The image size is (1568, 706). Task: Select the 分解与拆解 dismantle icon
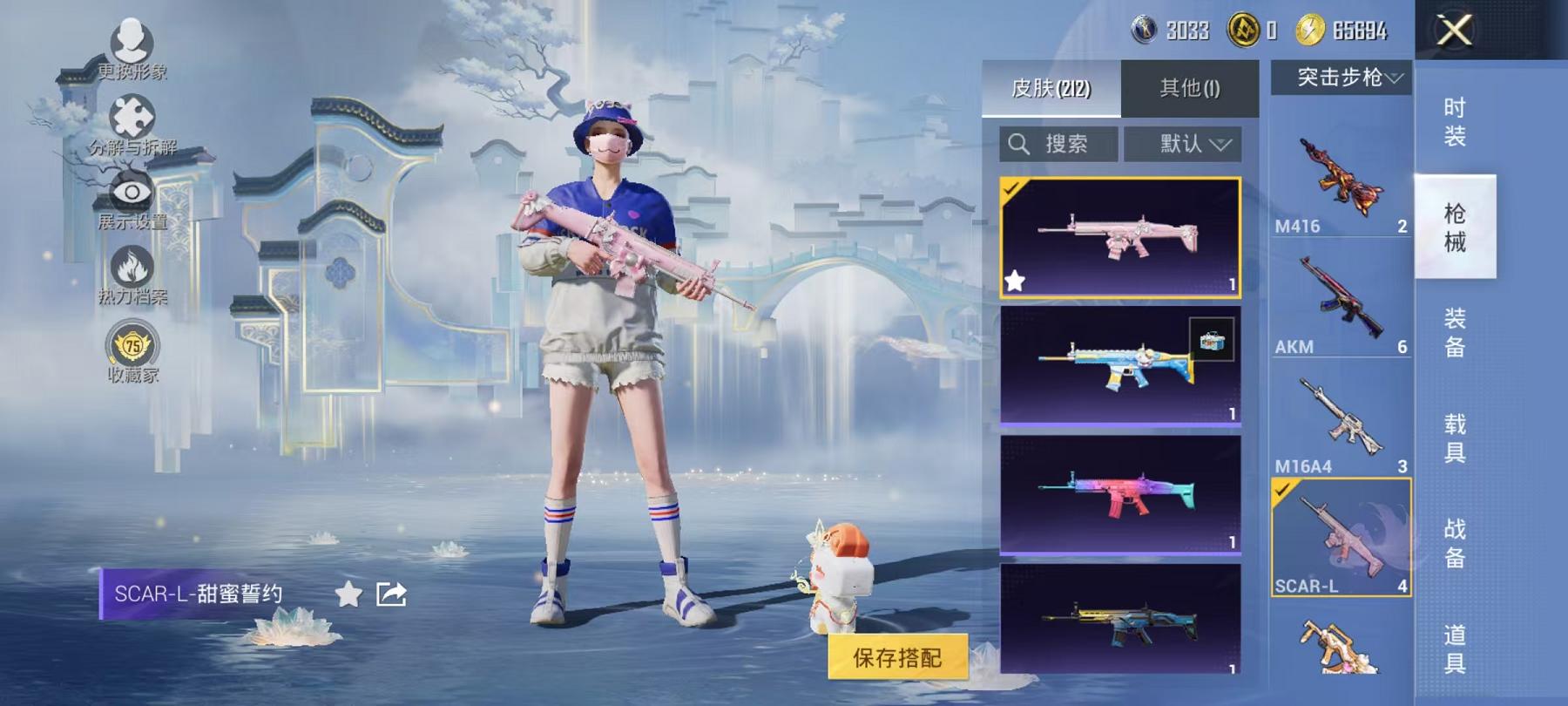point(131,113)
